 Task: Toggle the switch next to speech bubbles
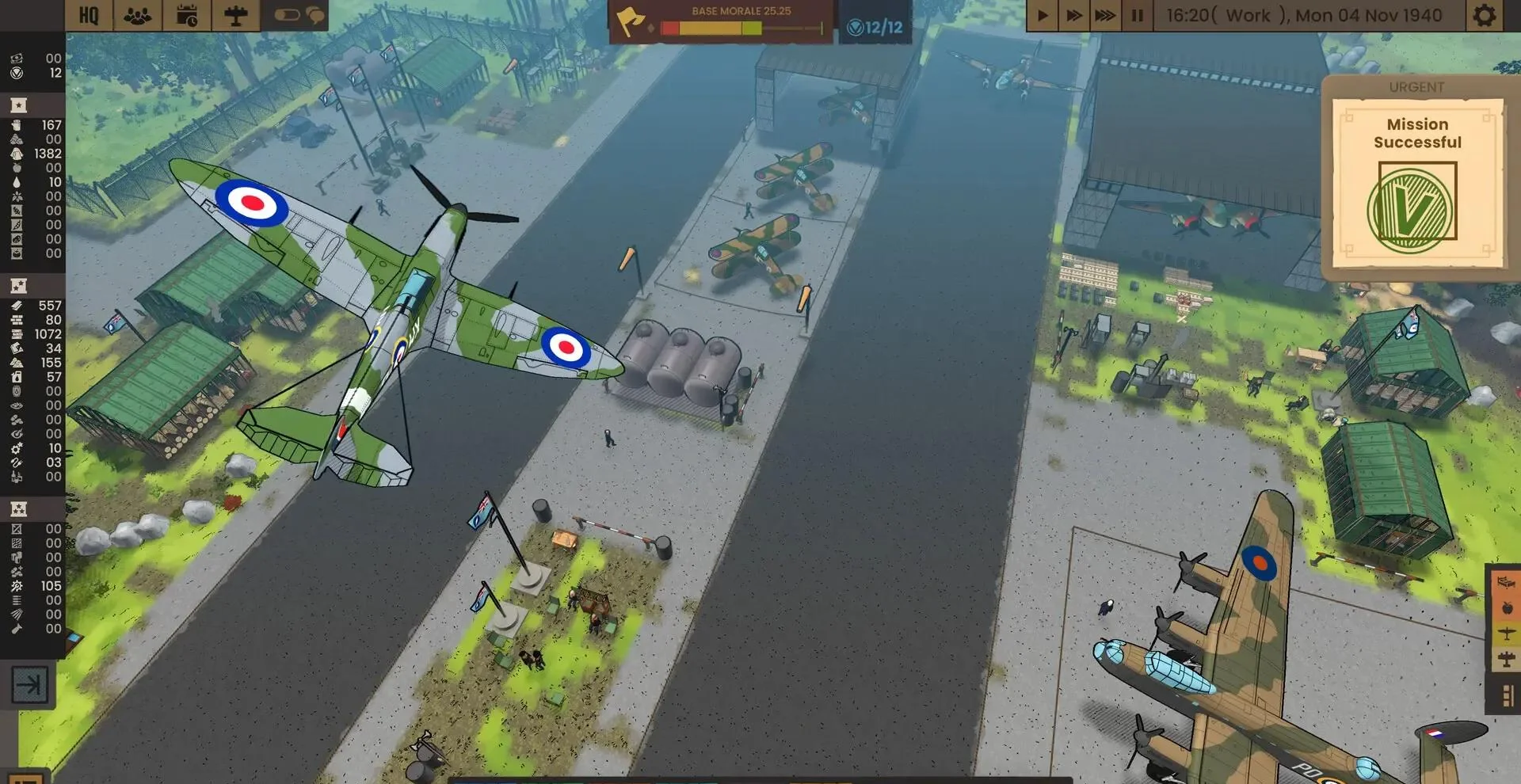[287, 15]
